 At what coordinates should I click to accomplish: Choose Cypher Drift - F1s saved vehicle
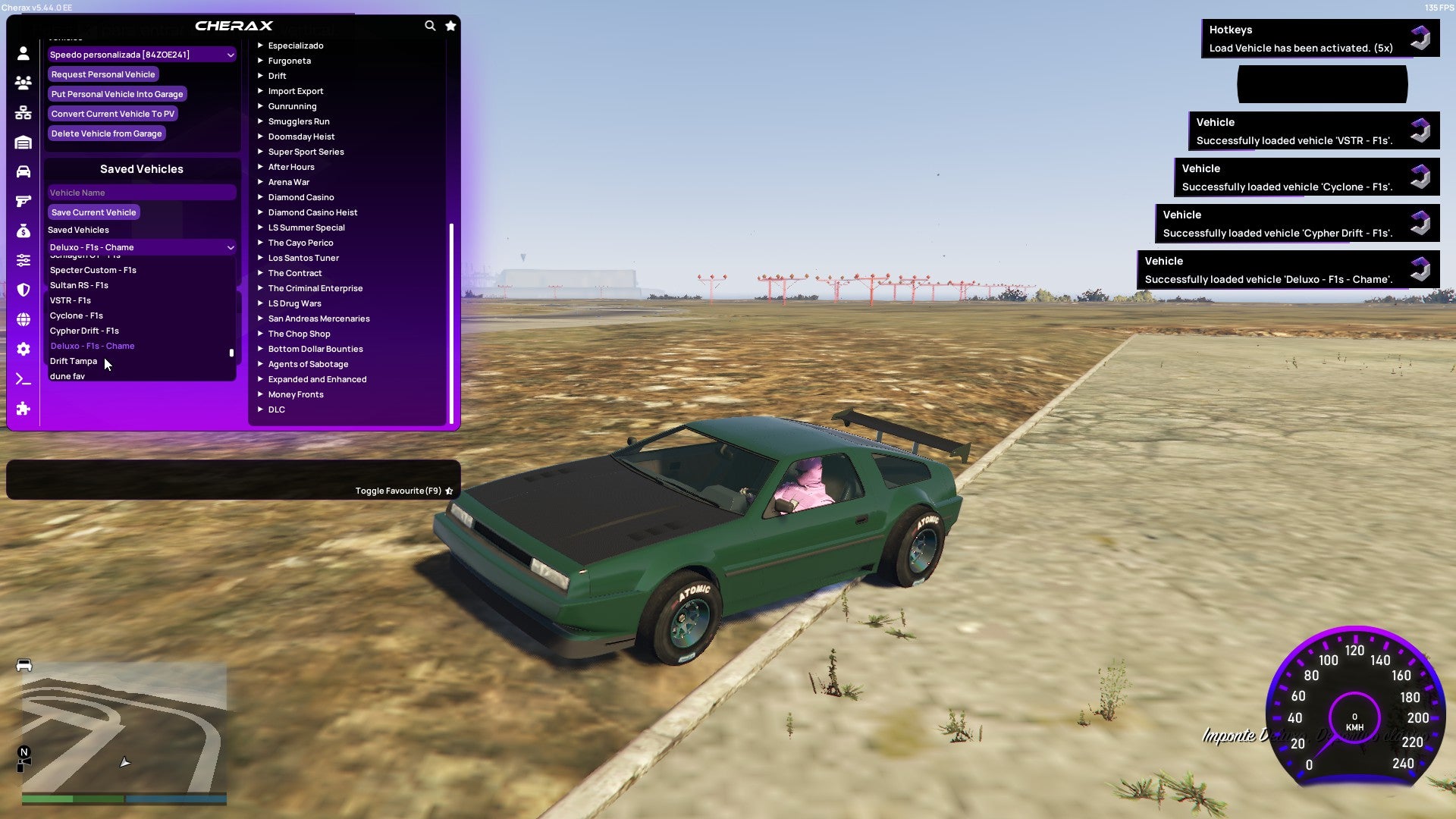click(x=84, y=331)
